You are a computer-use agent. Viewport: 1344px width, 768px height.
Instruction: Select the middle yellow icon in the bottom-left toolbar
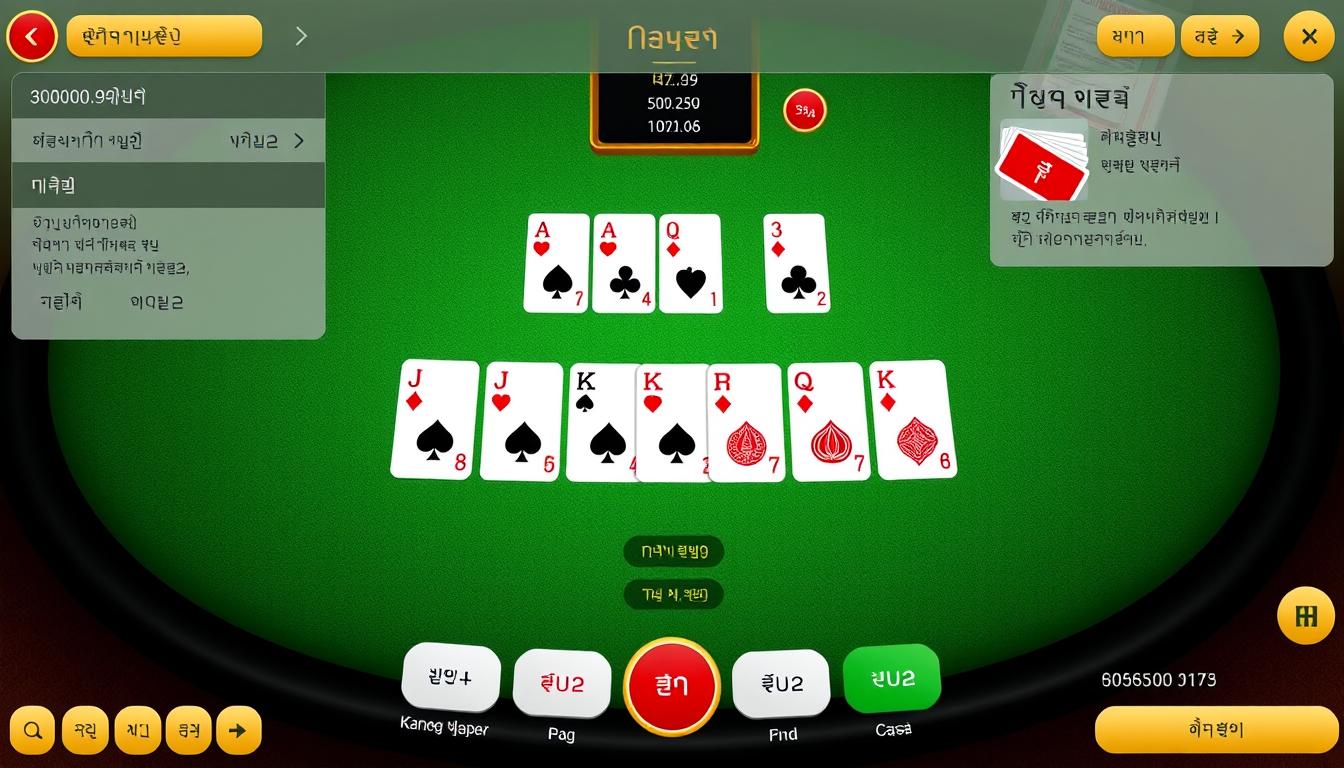(136, 730)
